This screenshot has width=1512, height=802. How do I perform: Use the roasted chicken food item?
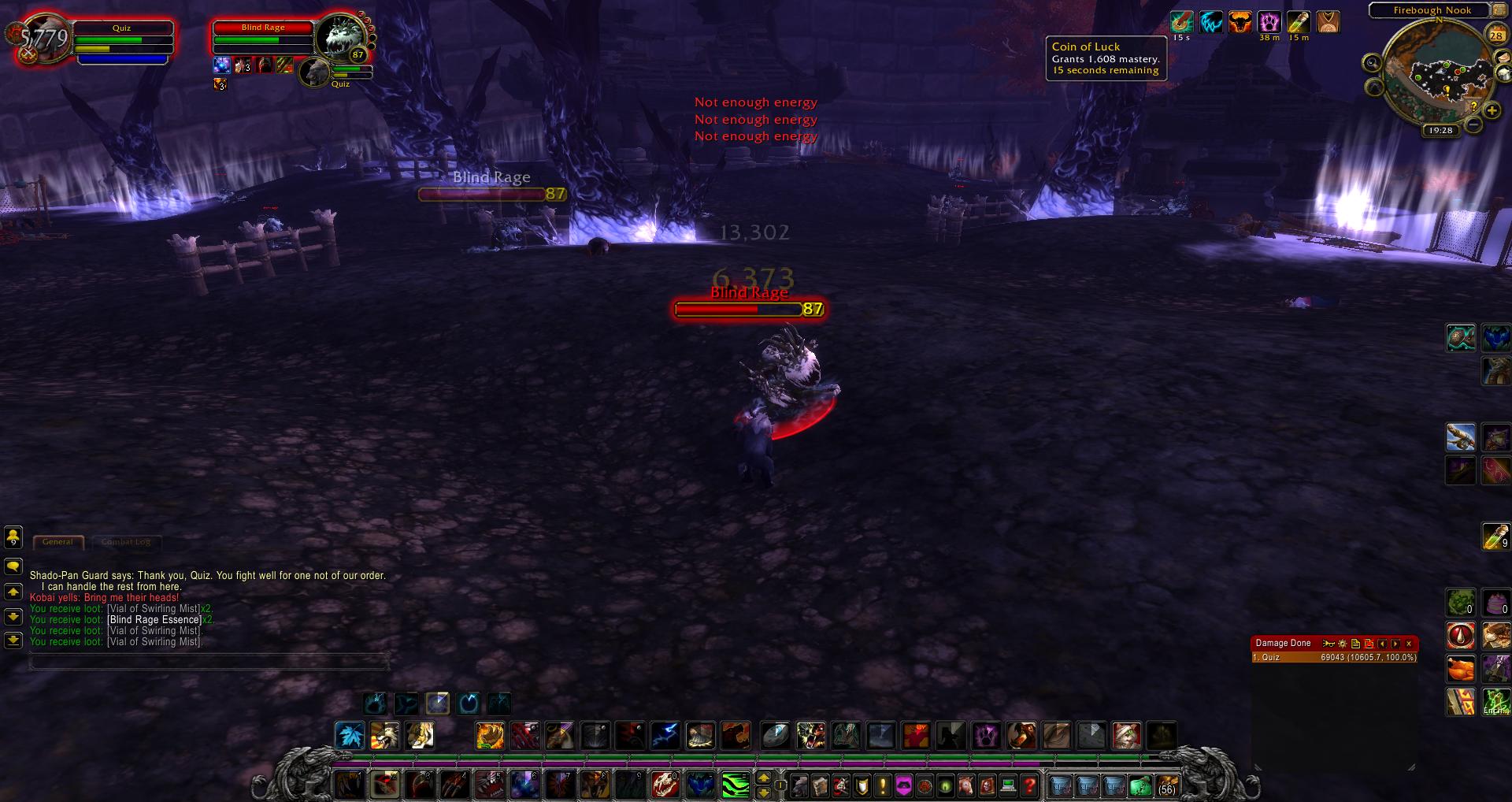(1462, 668)
